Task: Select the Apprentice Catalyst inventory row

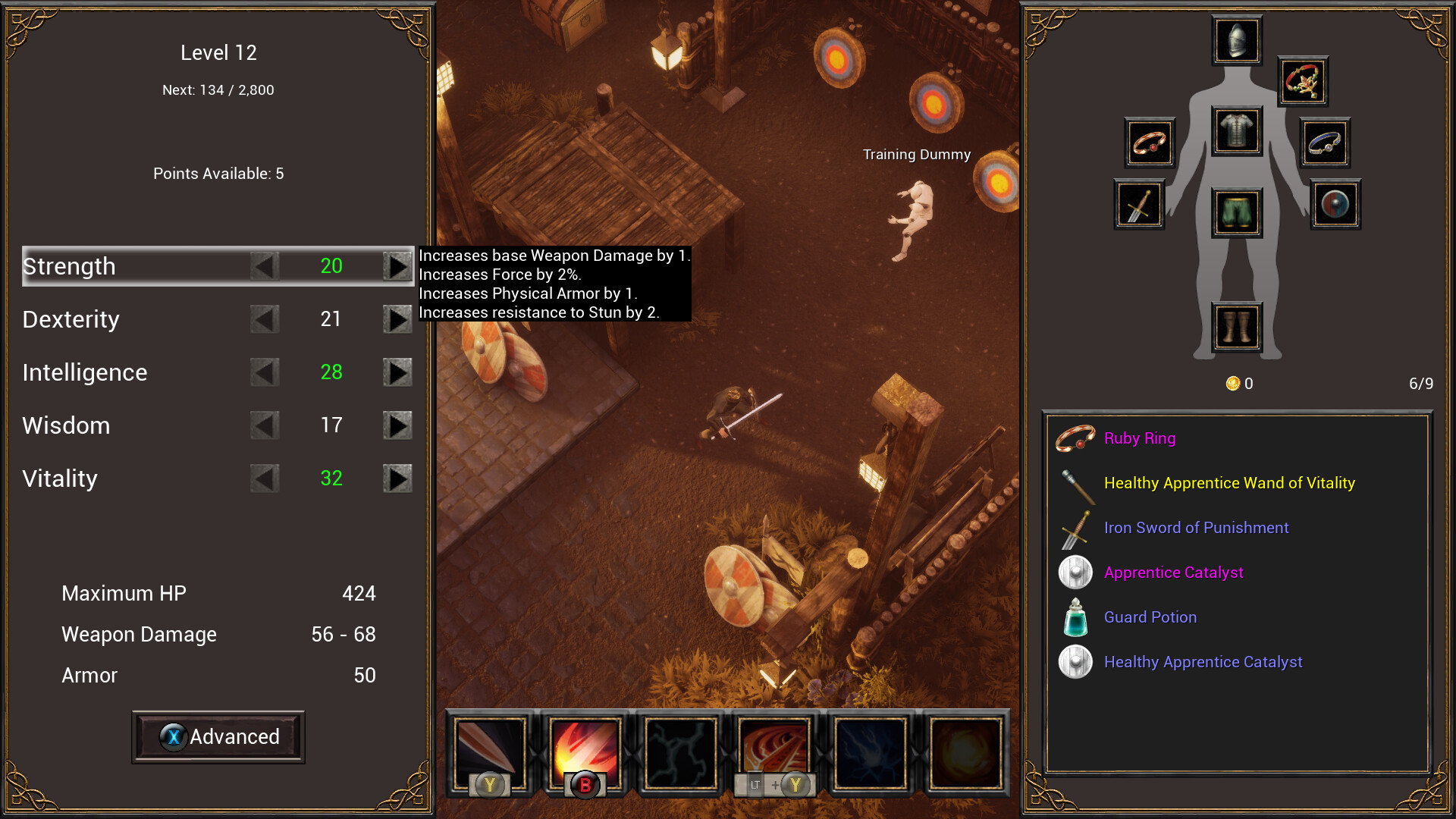Action: pos(1173,573)
